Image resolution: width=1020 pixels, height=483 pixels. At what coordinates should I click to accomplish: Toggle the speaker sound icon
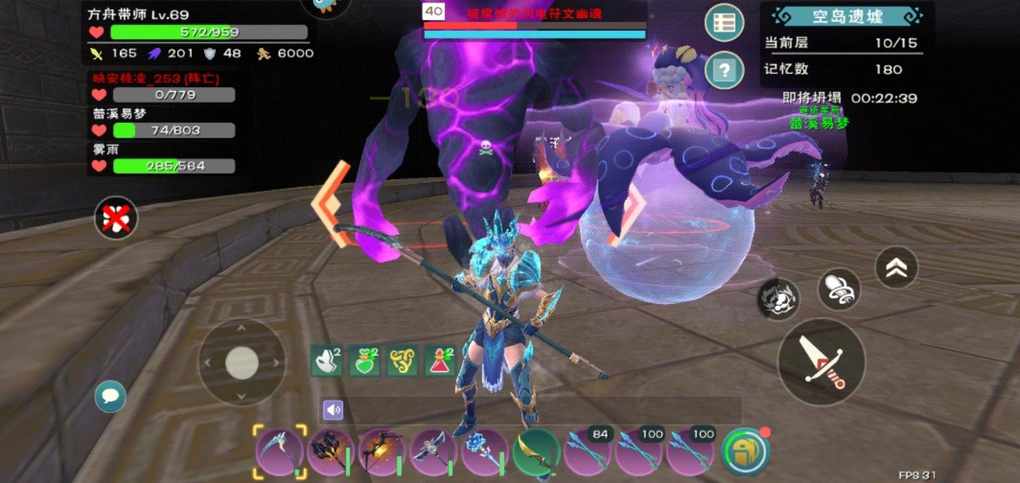click(333, 409)
